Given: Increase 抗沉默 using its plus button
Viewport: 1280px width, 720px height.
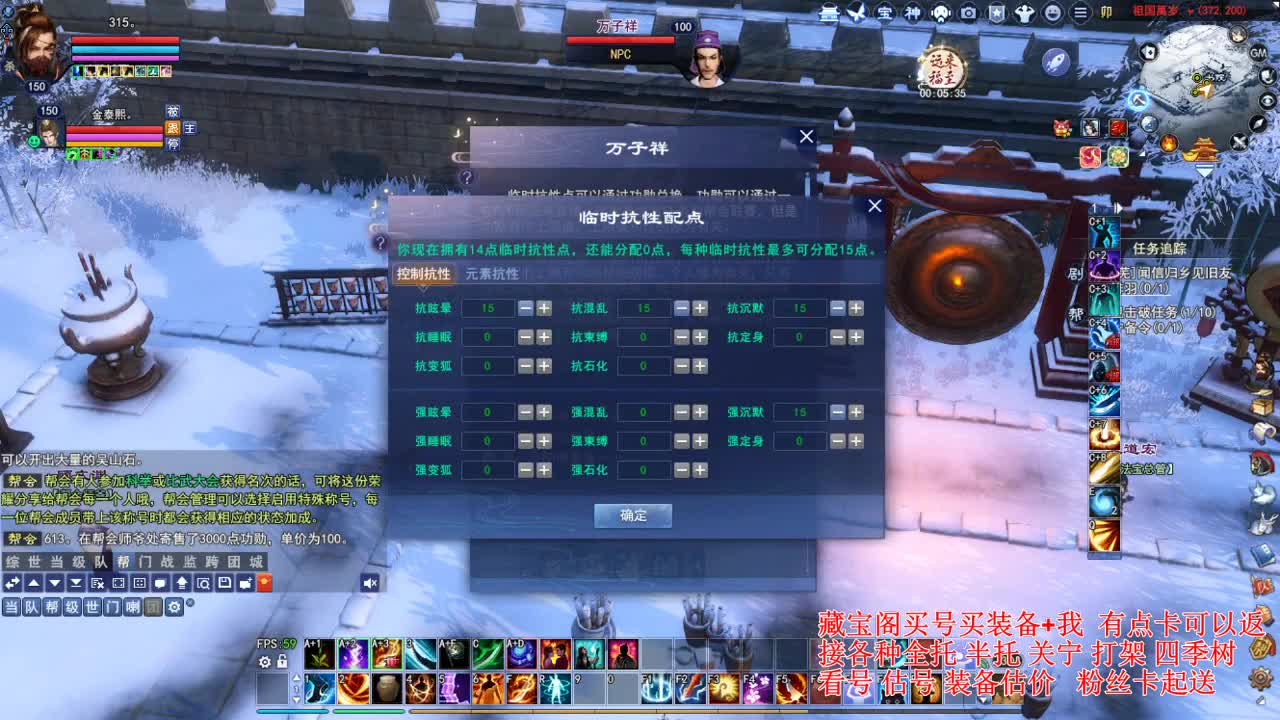Looking at the screenshot, I should [x=856, y=308].
